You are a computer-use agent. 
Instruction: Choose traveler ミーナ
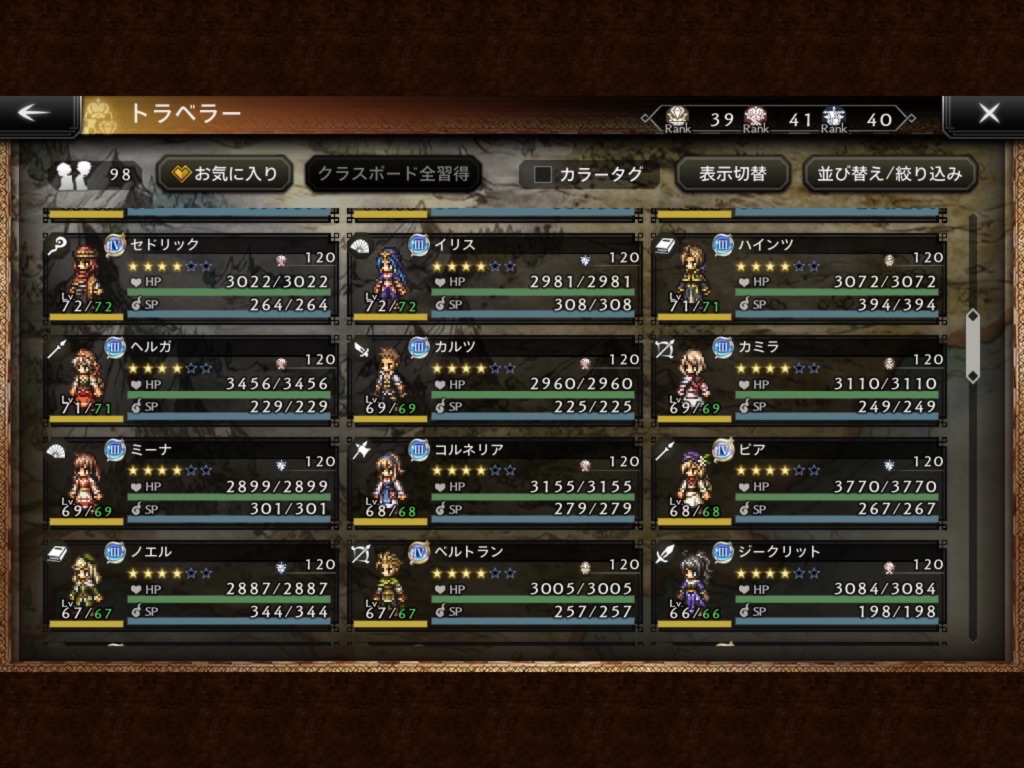click(190, 482)
